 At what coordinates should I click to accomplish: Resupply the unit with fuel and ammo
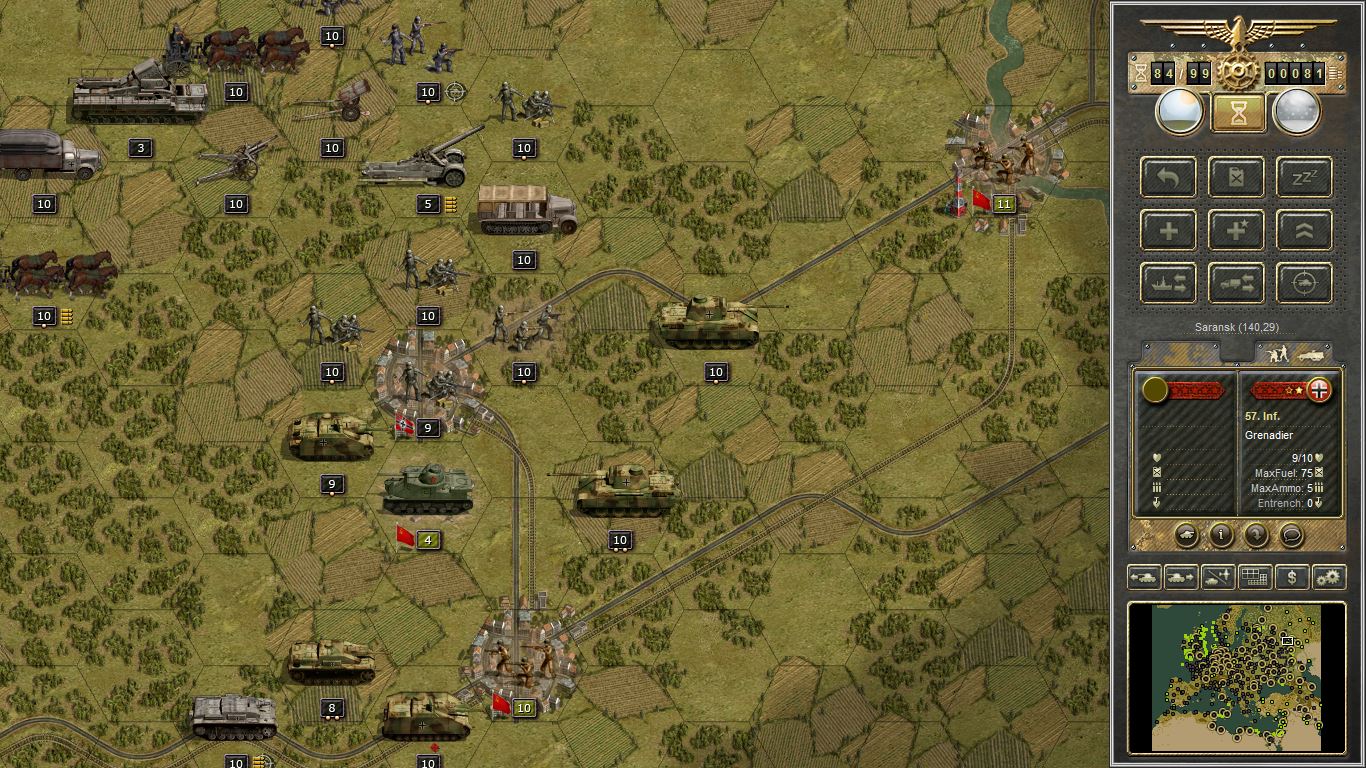coord(1236,177)
